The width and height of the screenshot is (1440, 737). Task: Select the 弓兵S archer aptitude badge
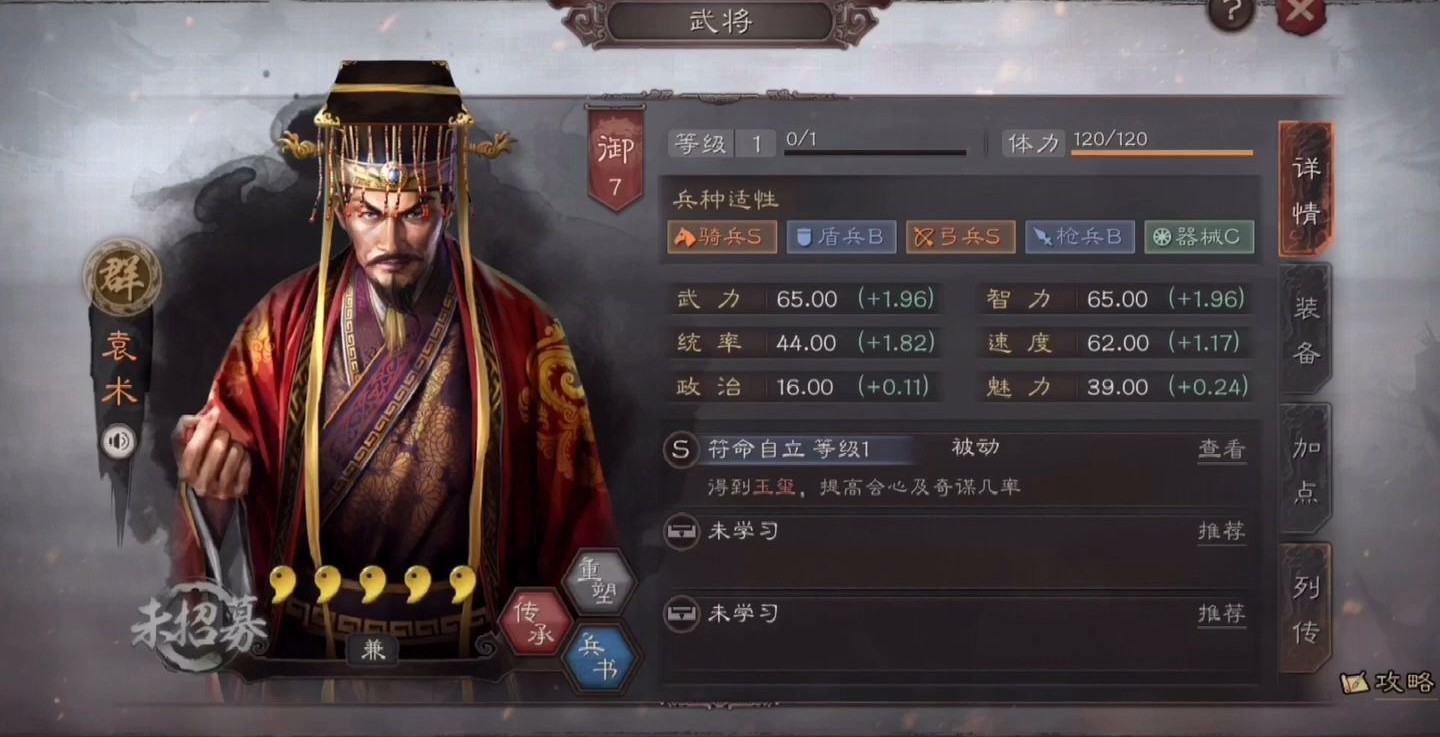[x=960, y=237]
